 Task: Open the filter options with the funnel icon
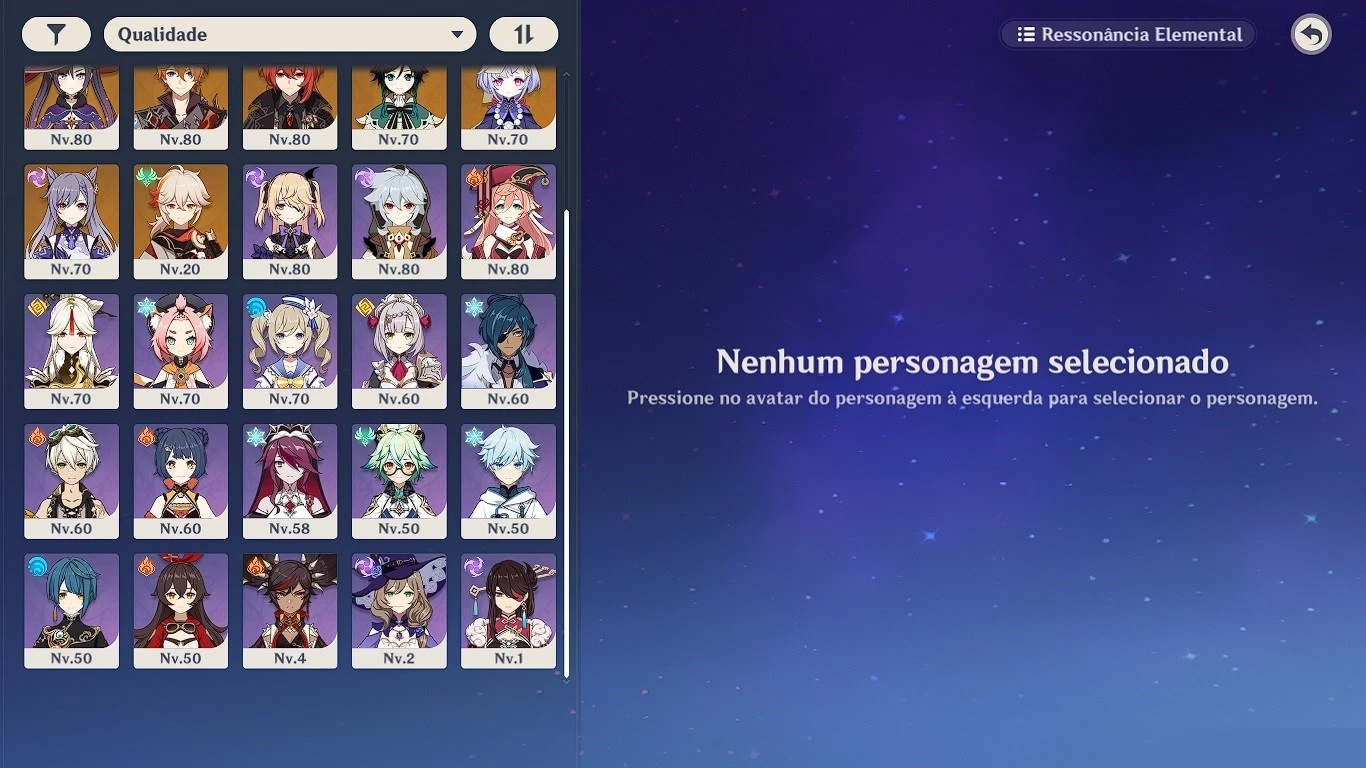click(56, 33)
